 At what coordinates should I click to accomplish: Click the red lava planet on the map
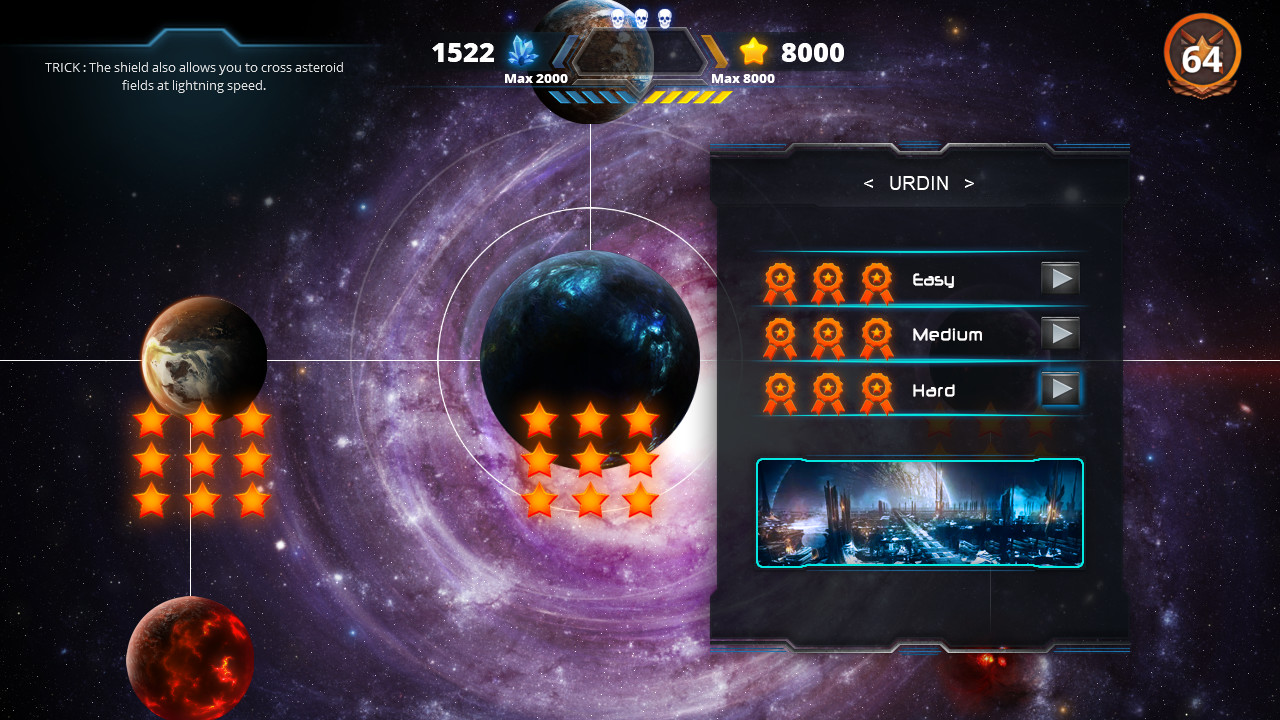pyautogui.click(x=190, y=660)
